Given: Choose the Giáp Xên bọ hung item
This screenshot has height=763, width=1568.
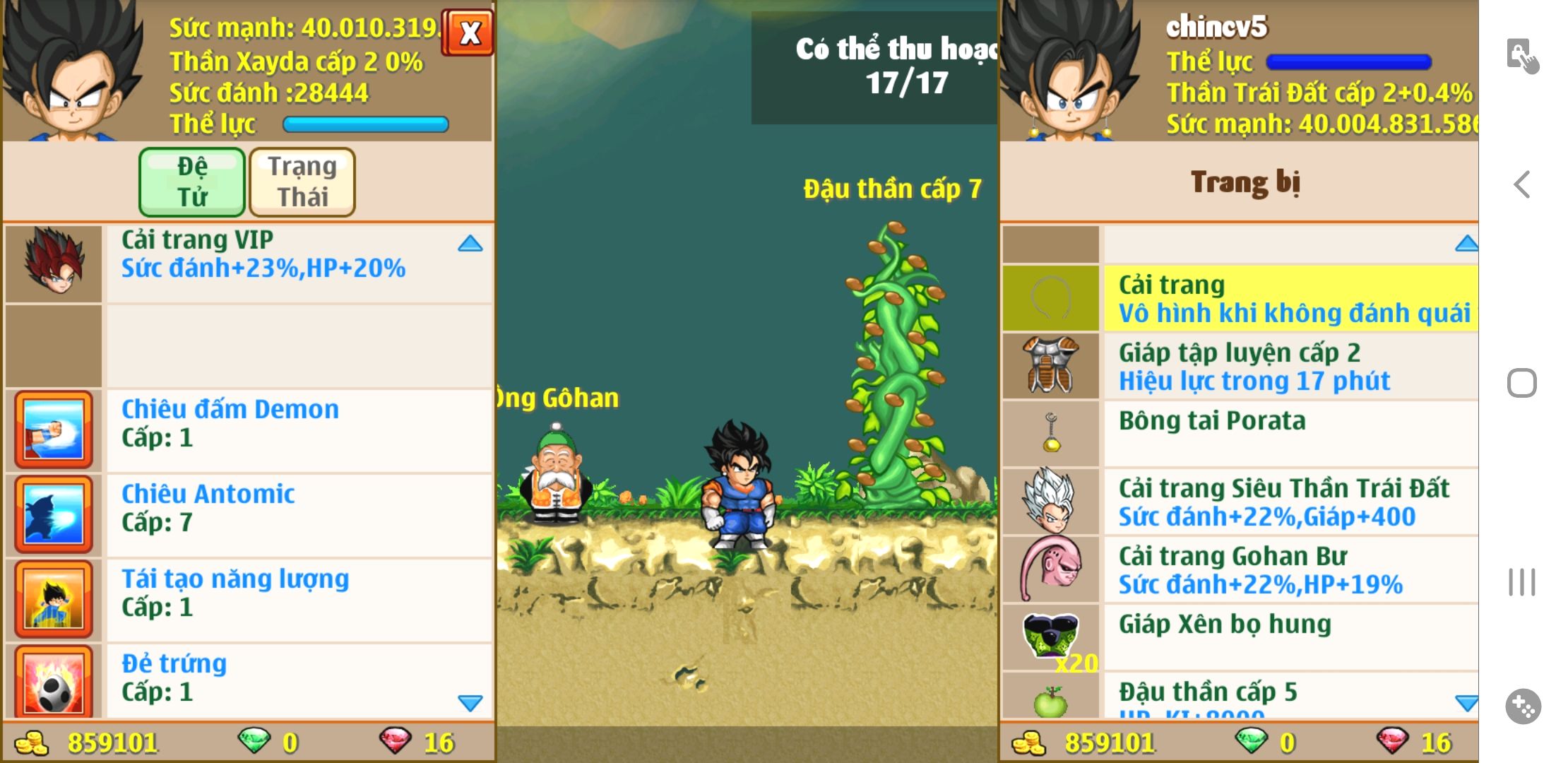Looking at the screenshot, I should pyautogui.click(x=1290, y=636).
